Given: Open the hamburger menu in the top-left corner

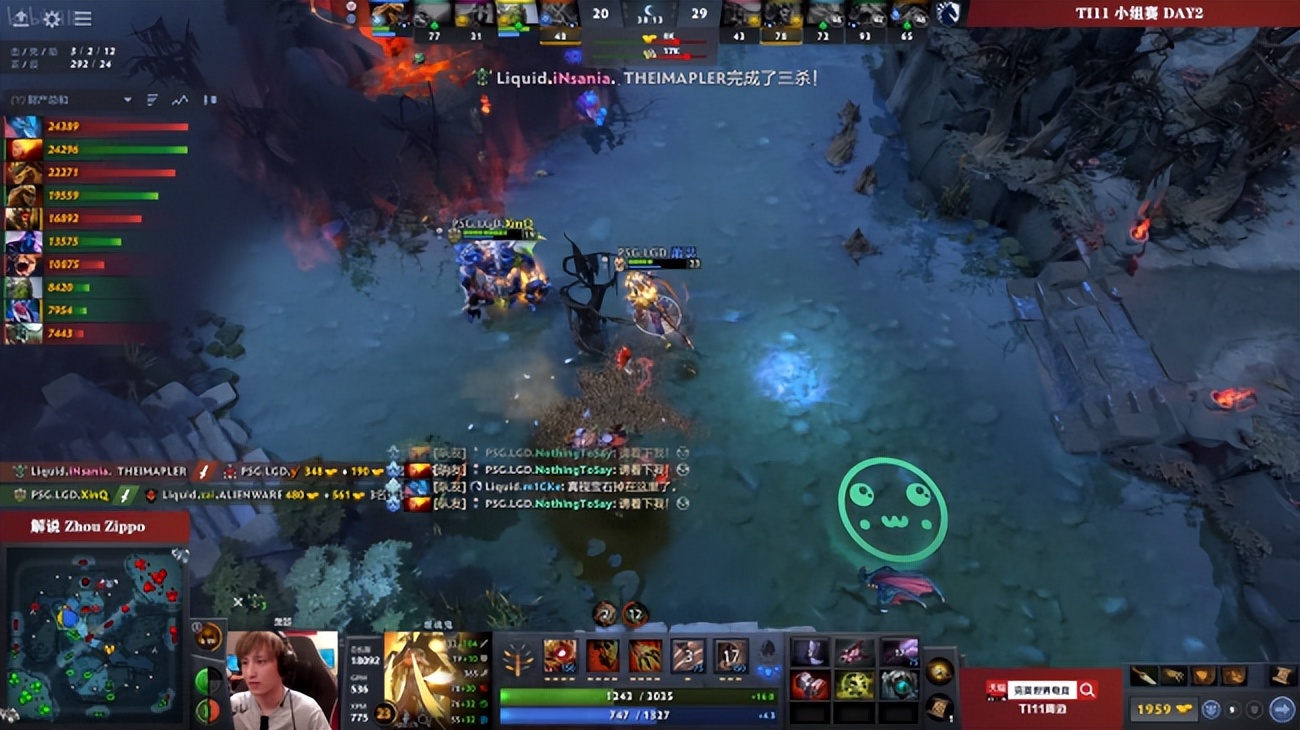Looking at the screenshot, I should coord(82,17).
